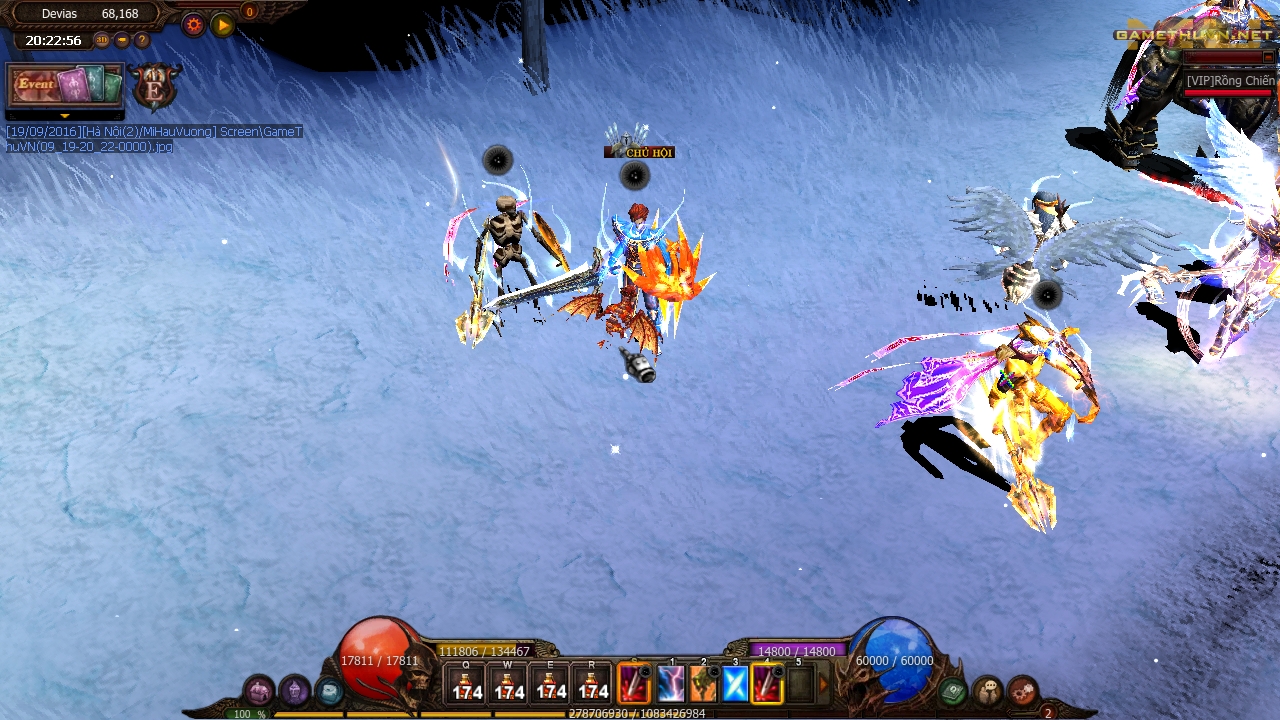Activate the lightning skill in slot 1
The height and width of the screenshot is (720, 1280).
[x=671, y=683]
